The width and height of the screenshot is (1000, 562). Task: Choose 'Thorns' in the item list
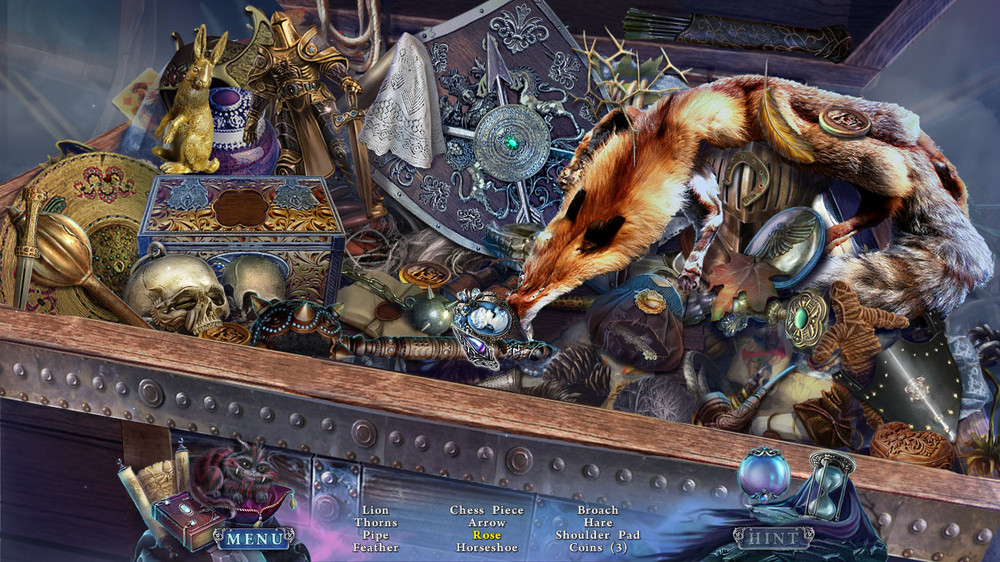click(x=376, y=522)
